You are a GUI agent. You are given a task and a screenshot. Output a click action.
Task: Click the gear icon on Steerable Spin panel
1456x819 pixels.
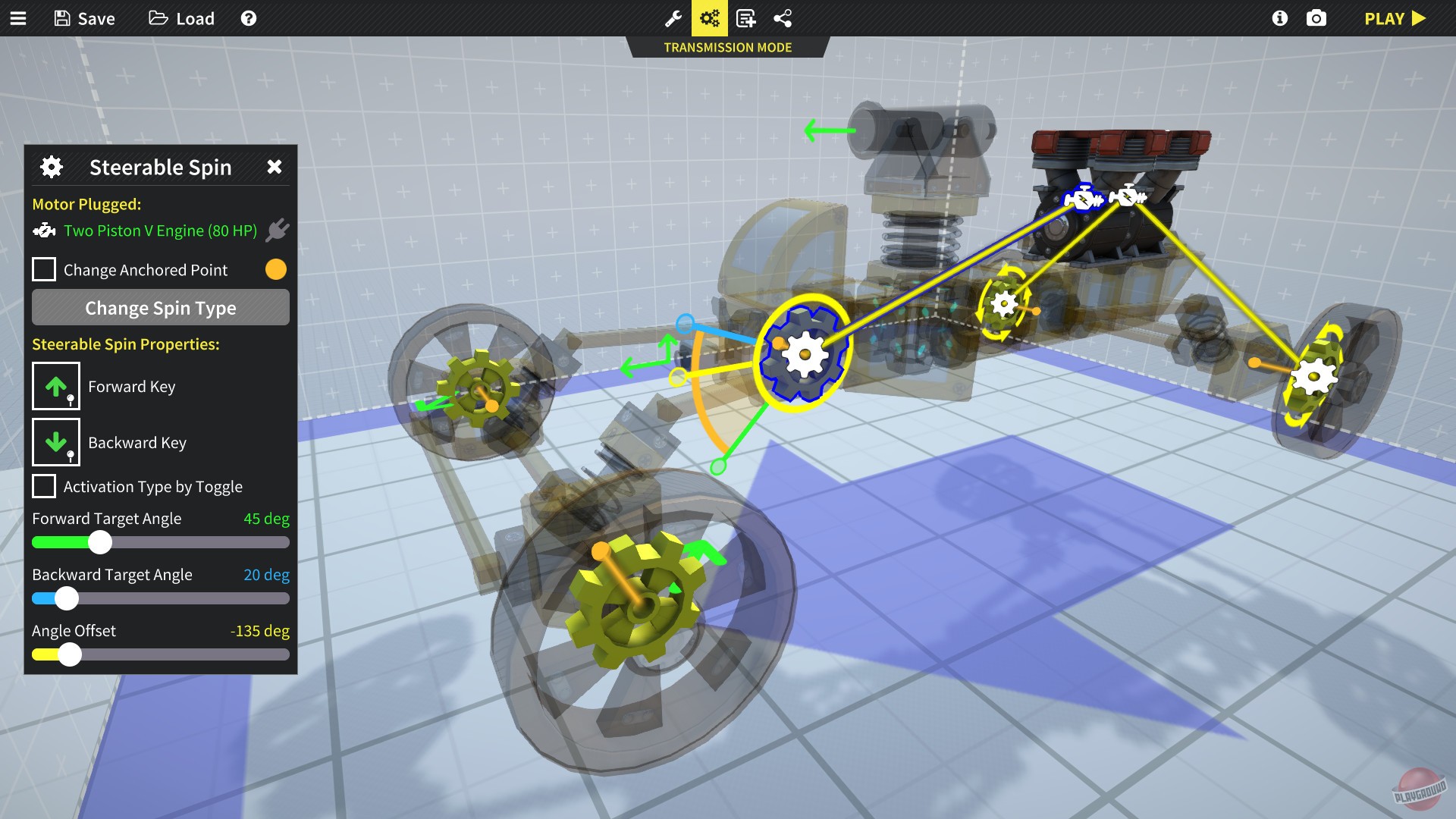coord(51,167)
